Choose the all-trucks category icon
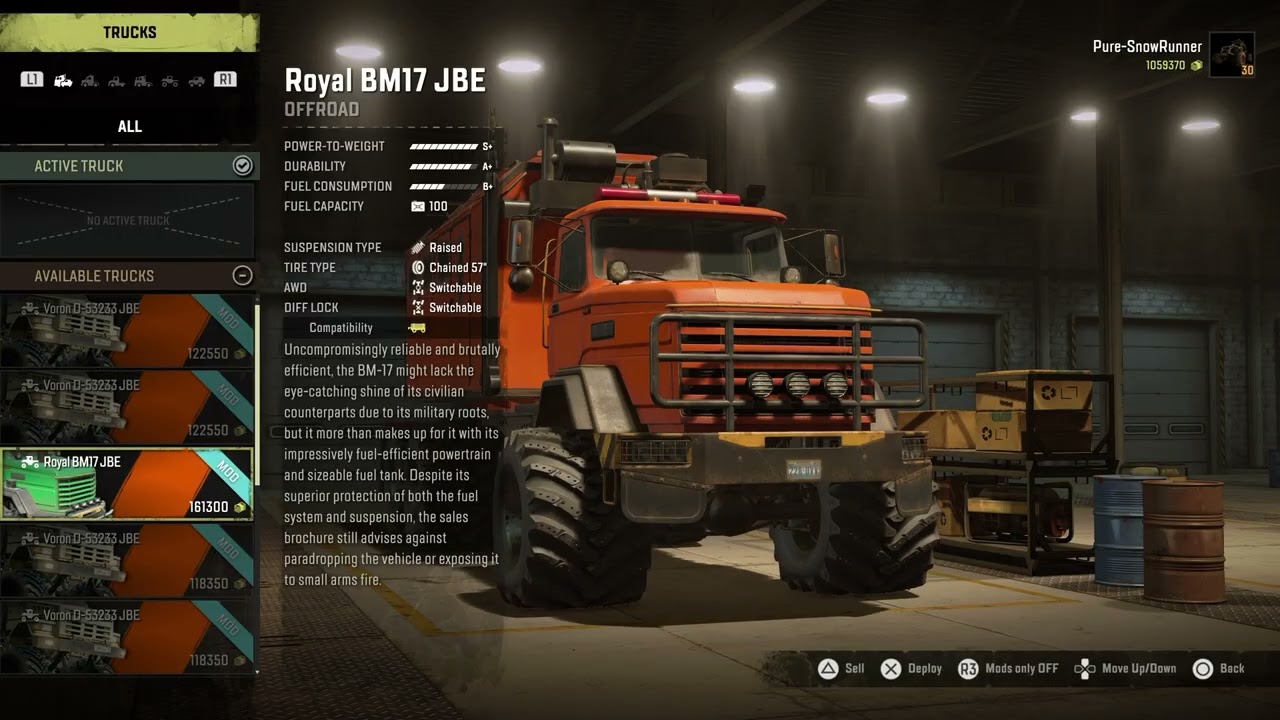The height and width of the screenshot is (720, 1280). tap(63, 80)
